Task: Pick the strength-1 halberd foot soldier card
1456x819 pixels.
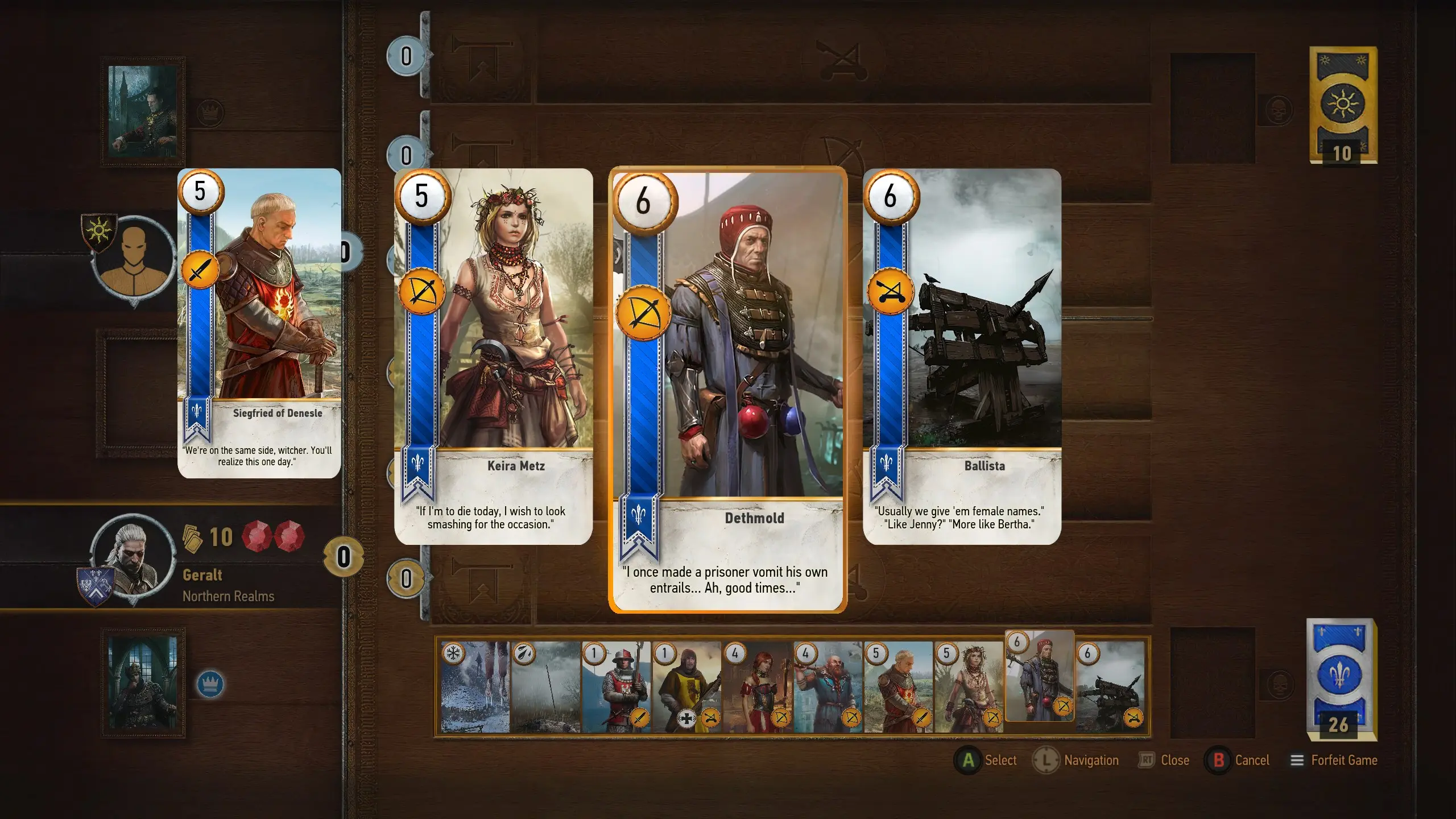Action: (617, 687)
